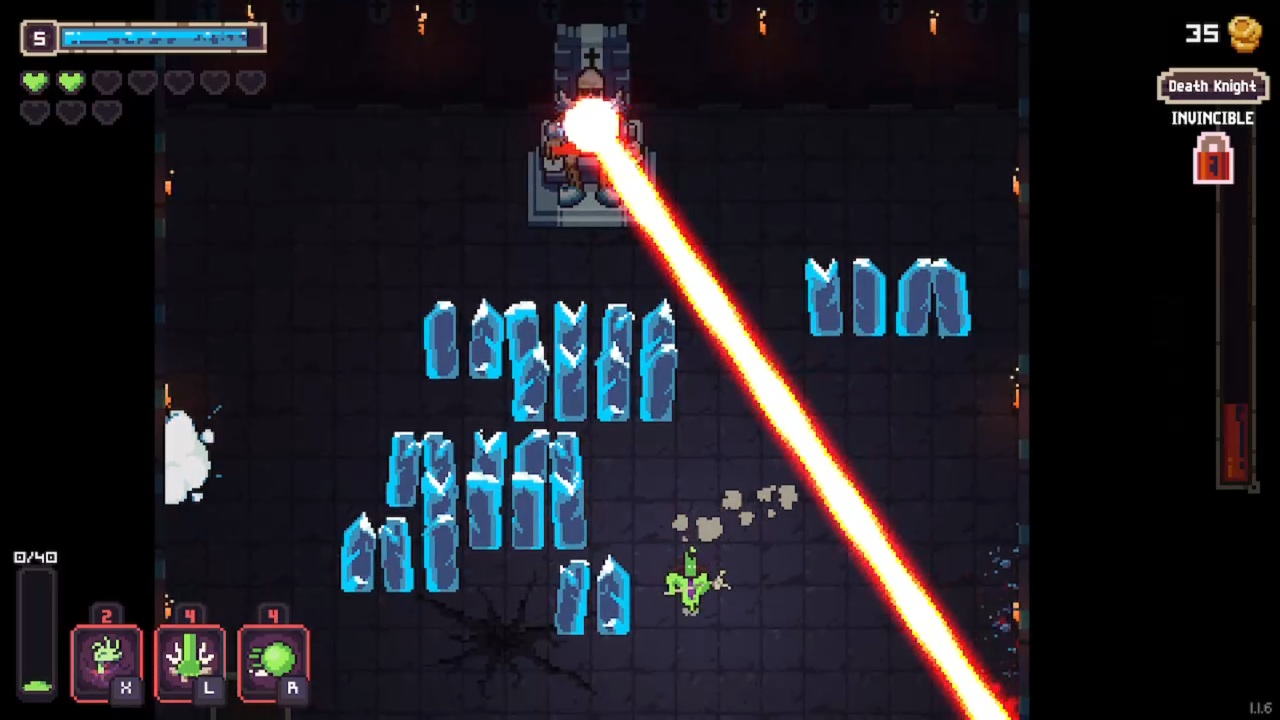Click the red charge counter 2 above the zombie ability

[x=107, y=615]
